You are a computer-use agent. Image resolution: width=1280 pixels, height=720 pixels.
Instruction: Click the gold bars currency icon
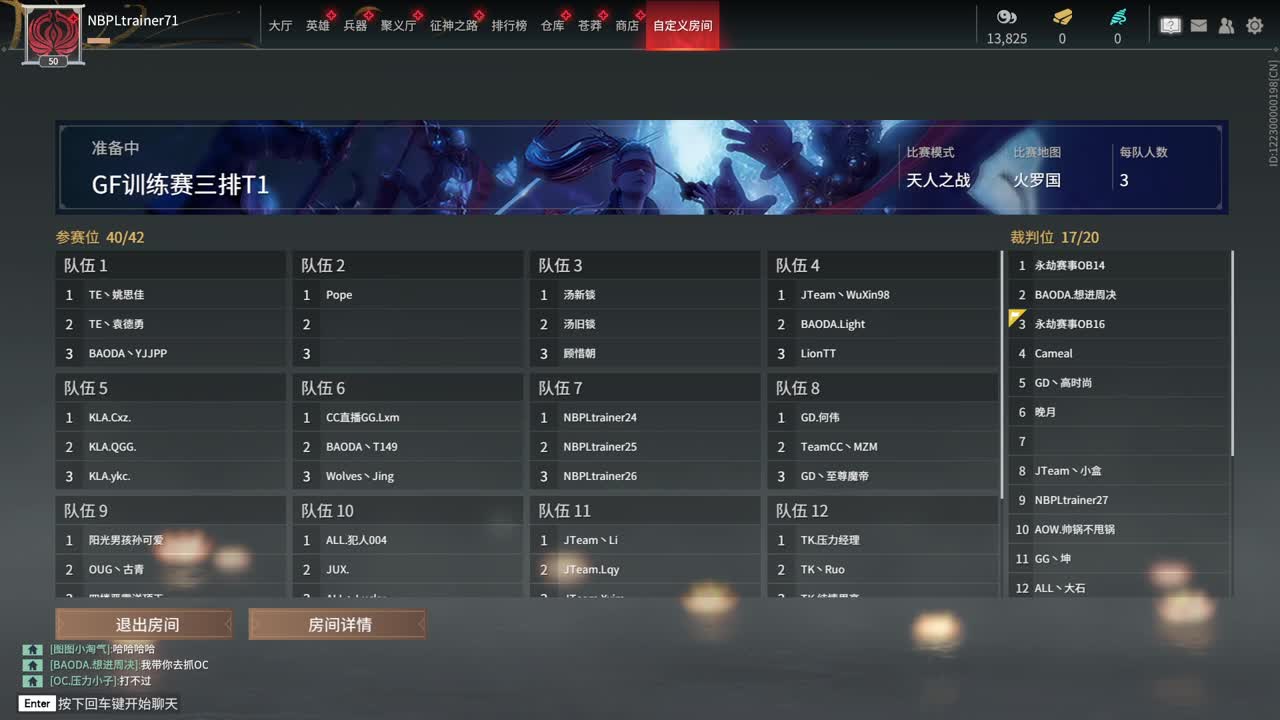click(1061, 18)
